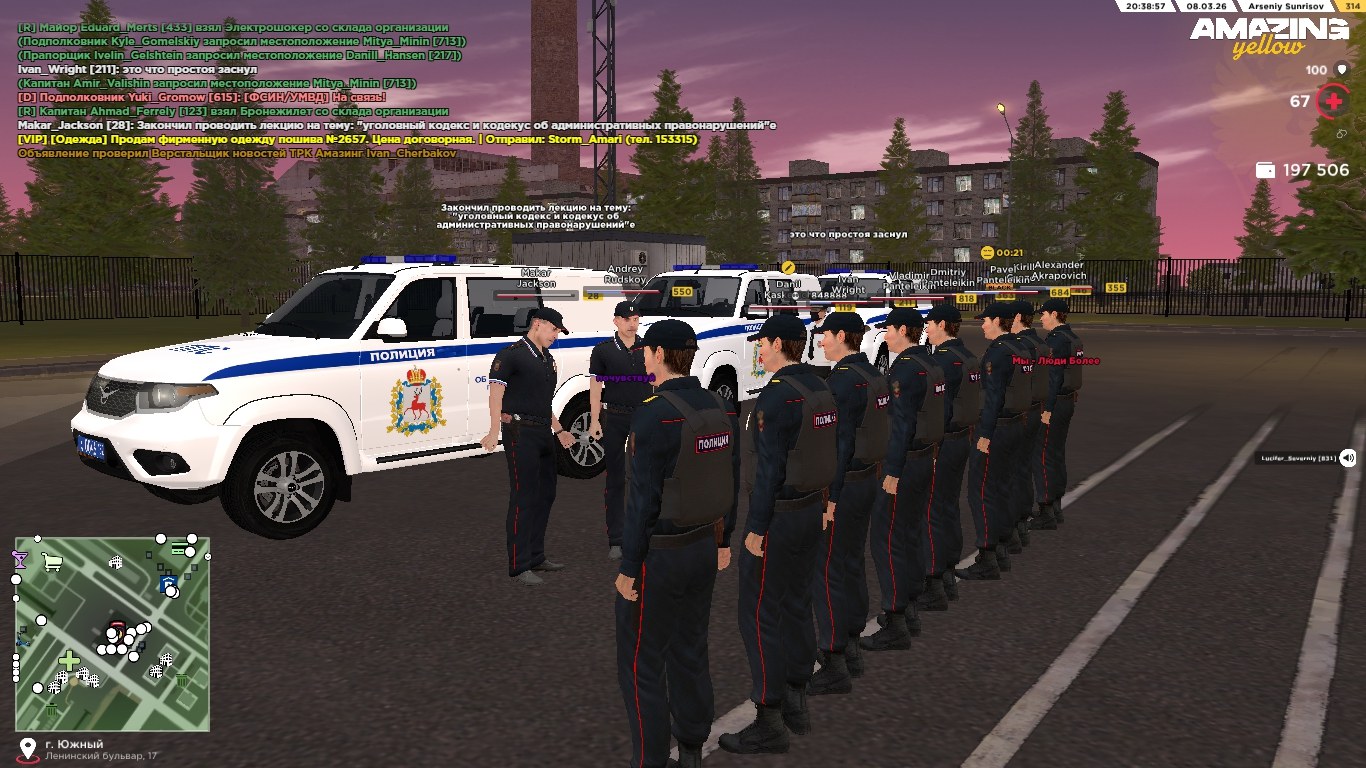Click the sleeping AFK emoji with 00:21 timer
The height and width of the screenshot is (768, 1366).
coord(988,252)
